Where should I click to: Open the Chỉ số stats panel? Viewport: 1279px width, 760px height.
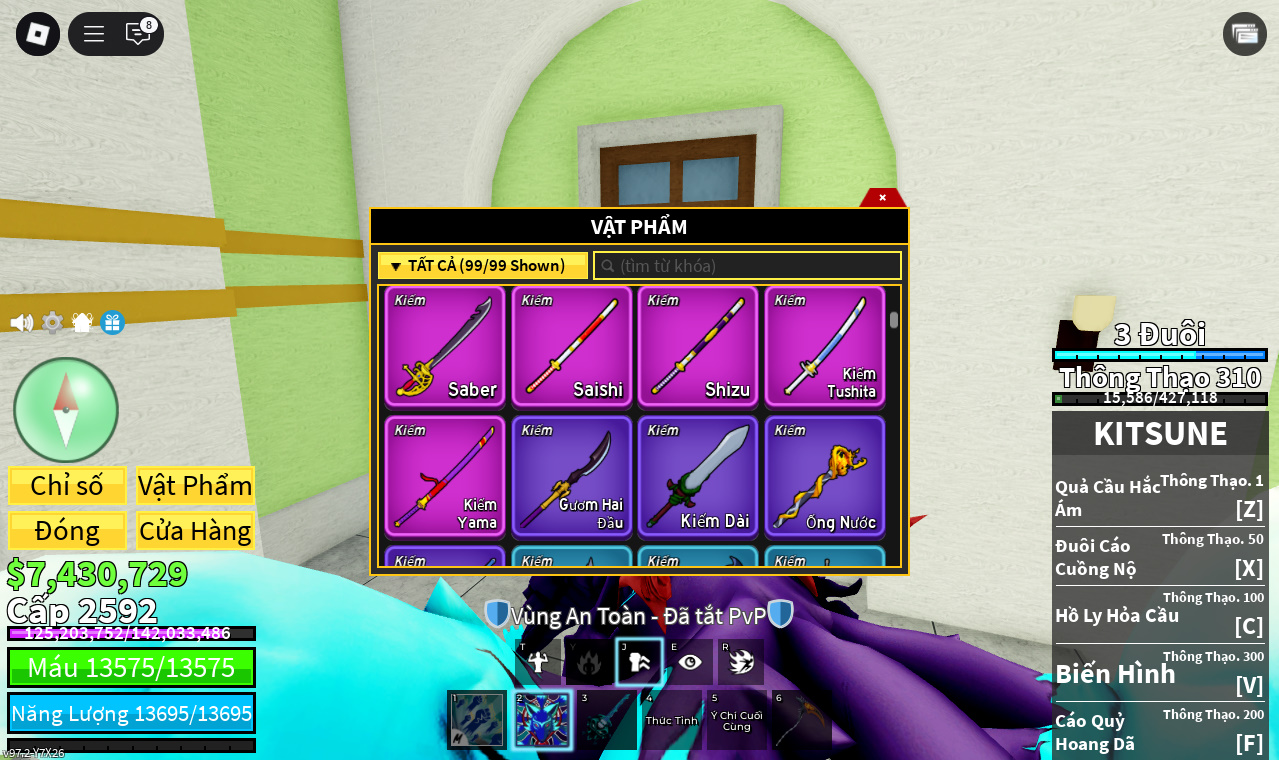pos(67,485)
